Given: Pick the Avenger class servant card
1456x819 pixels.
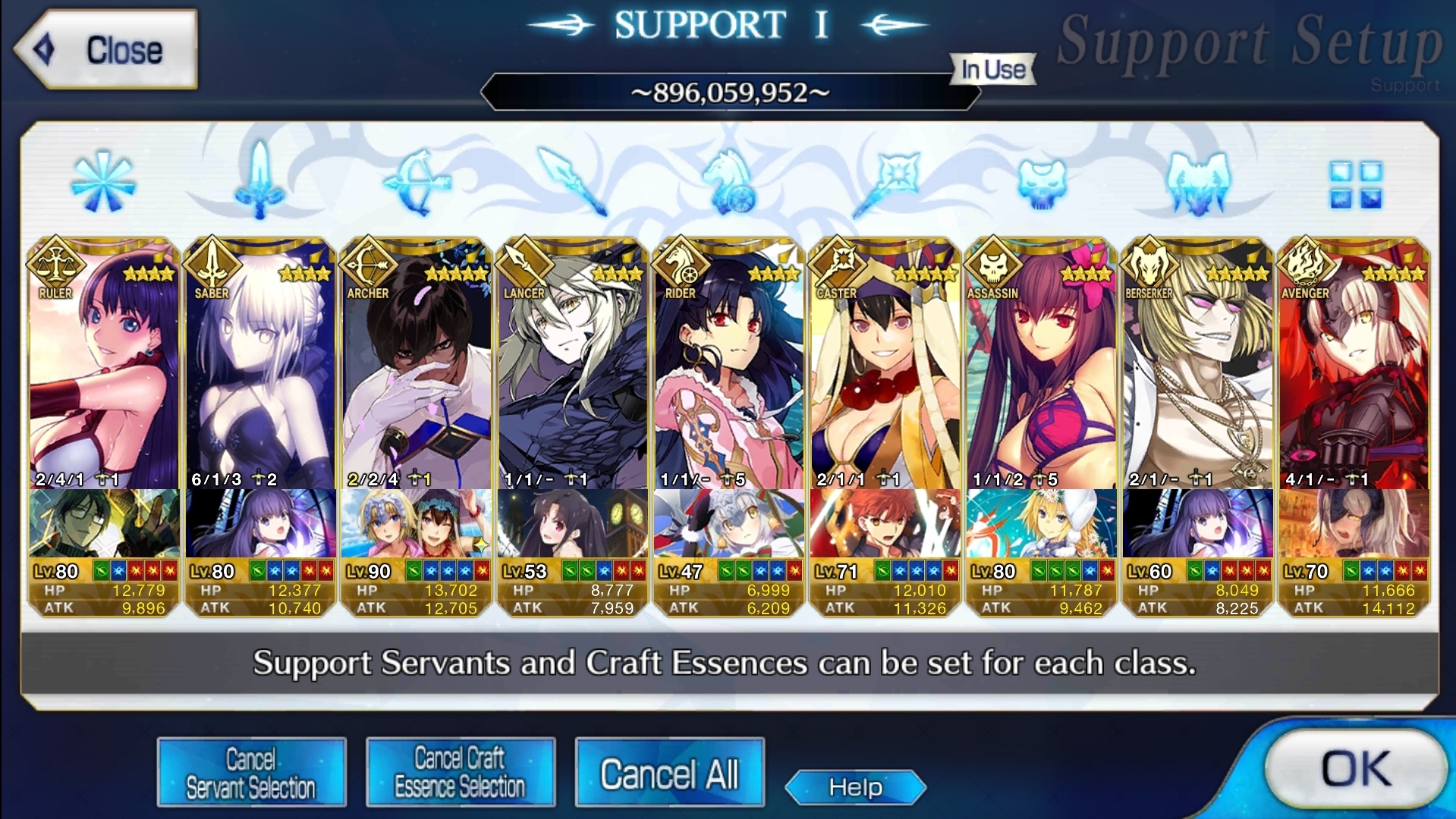Looking at the screenshot, I should (x=1354, y=372).
